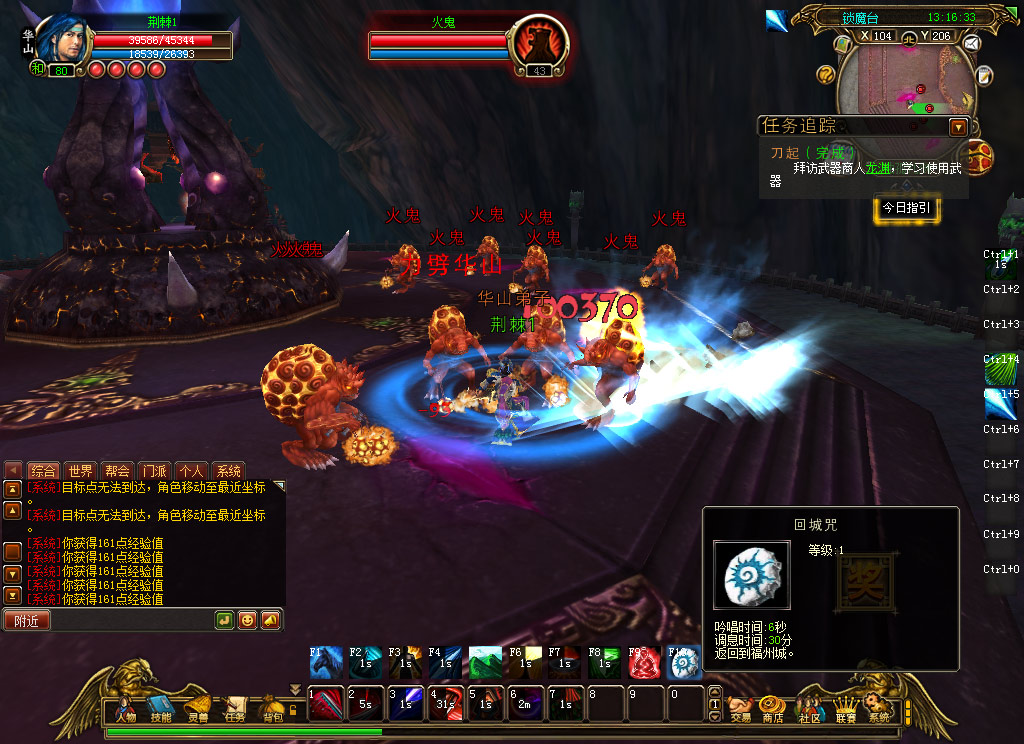Open the 背包 backpack
The height and width of the screenshot is (744, 1024).
click(x=272, y=709)
